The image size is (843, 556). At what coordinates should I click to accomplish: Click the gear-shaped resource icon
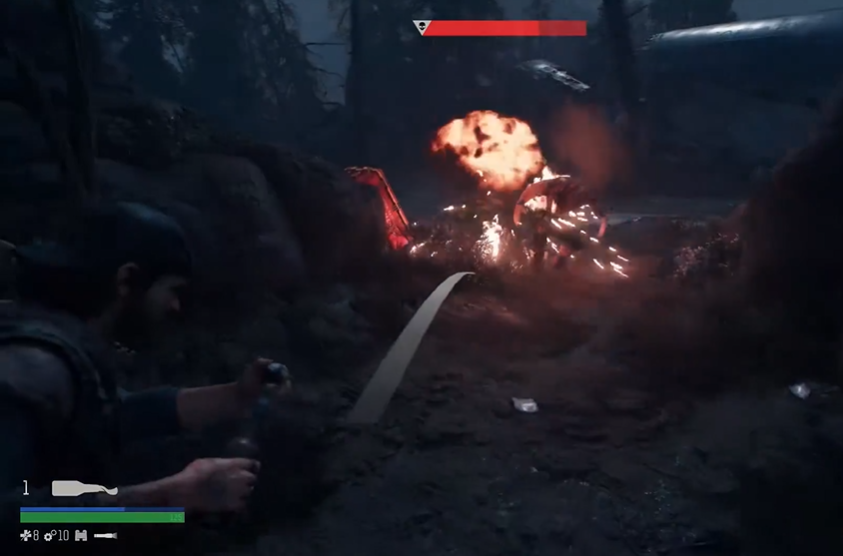point(49,536)
